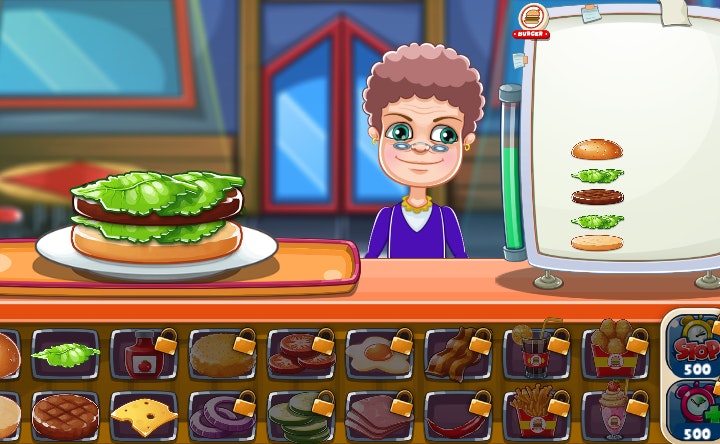The width and height of the screenshot is (720, 444).
Task: Click the locked ketchup bottle slot
Action: [144, 354]
